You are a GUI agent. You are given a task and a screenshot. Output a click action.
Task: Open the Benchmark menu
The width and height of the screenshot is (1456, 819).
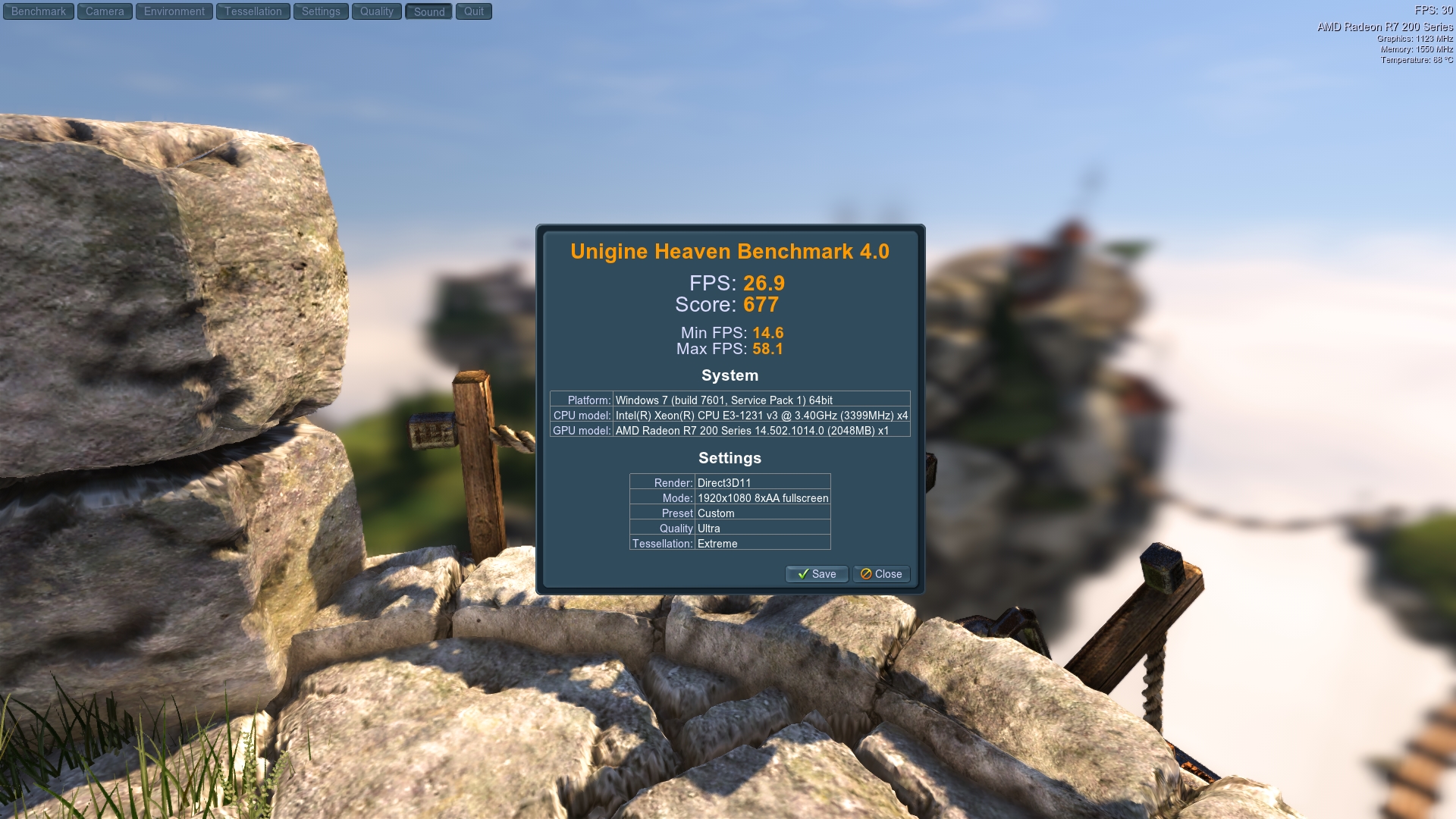[x=38, y=11]
